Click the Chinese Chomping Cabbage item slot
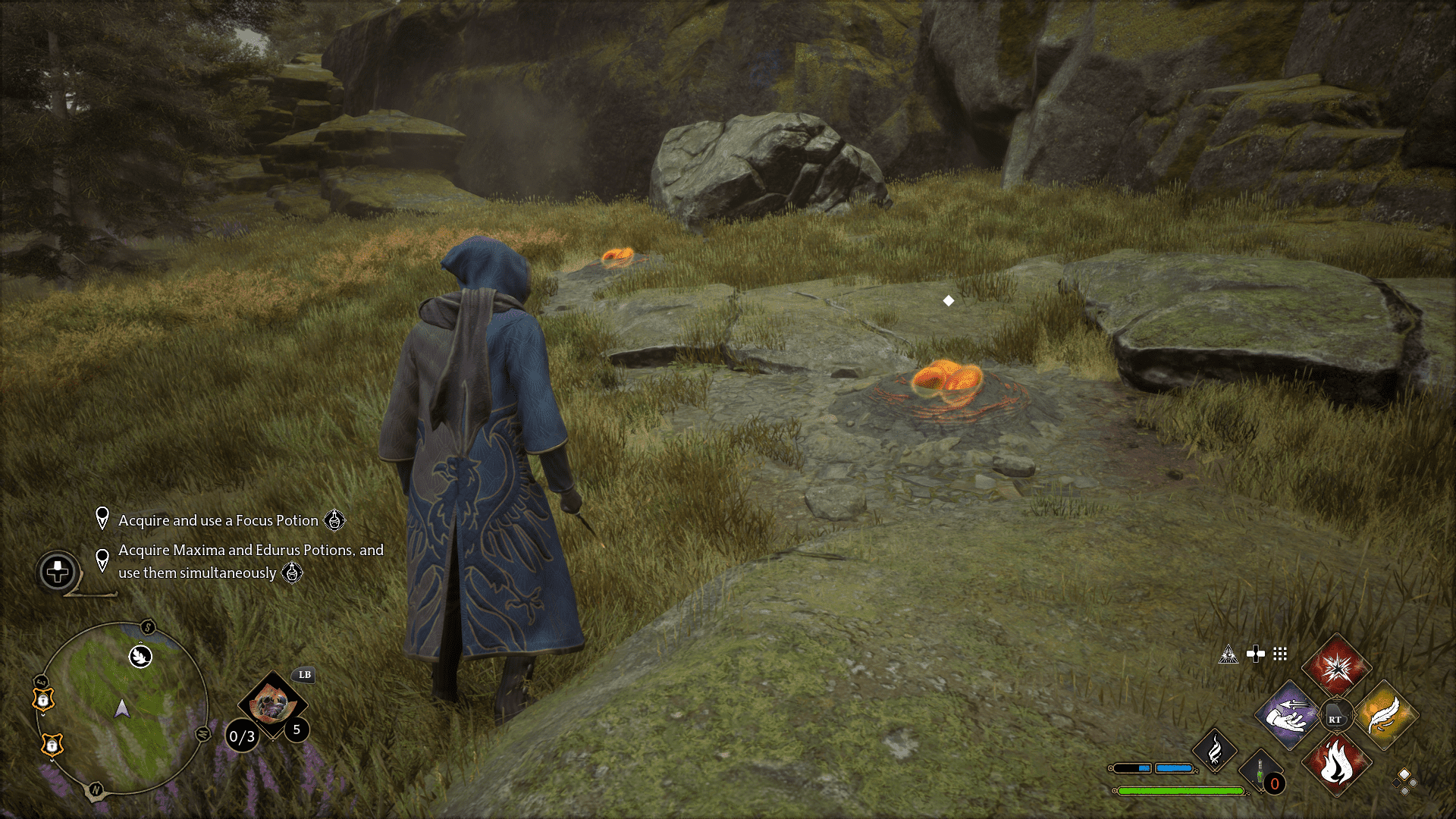Screen dimensions: 1456x819 (x=273, y=707)
